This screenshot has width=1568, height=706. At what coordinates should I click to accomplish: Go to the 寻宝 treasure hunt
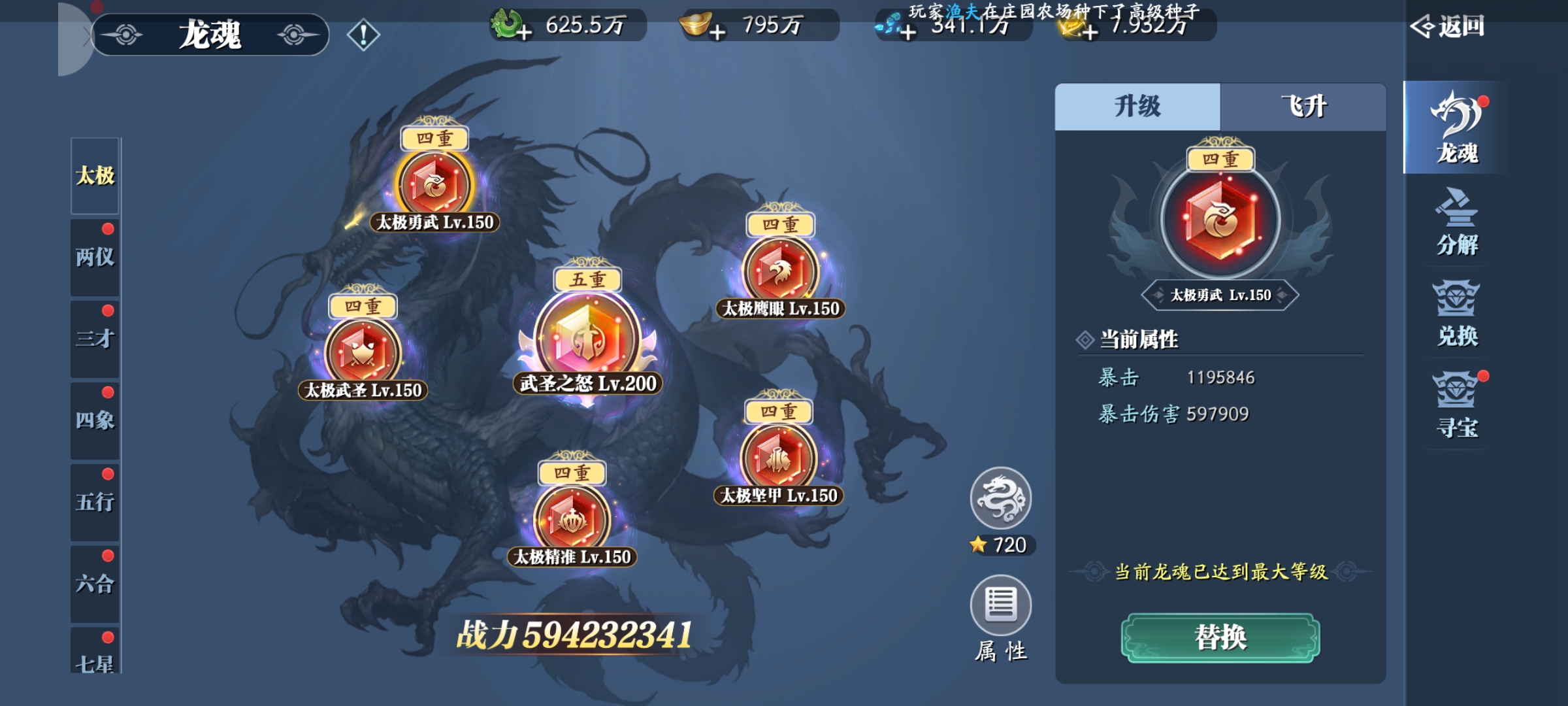(x=1456, y=405)
